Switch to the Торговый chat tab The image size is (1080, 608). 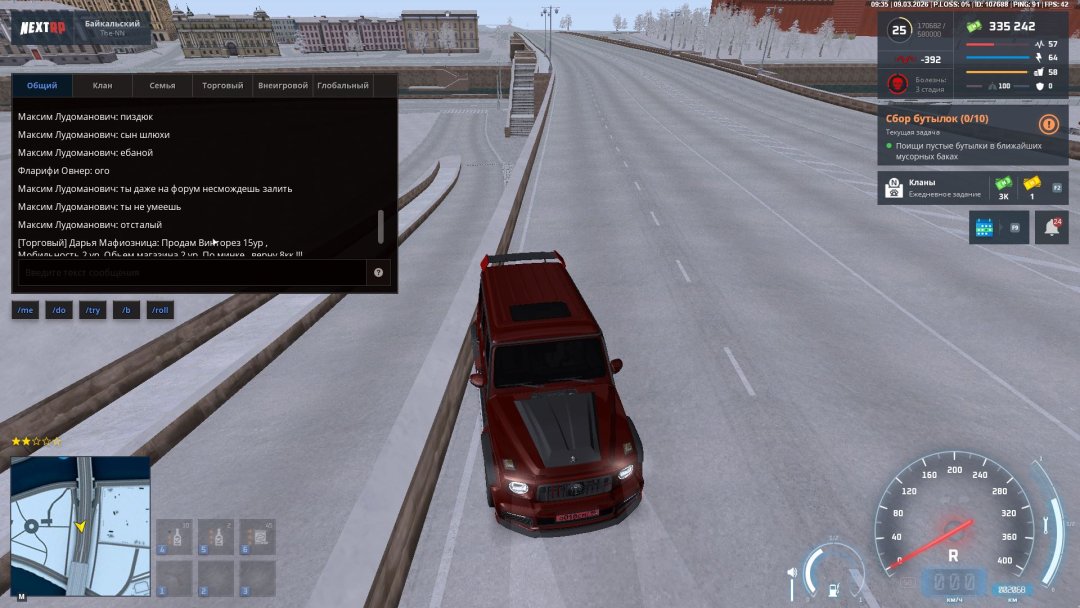pos(222,86)
